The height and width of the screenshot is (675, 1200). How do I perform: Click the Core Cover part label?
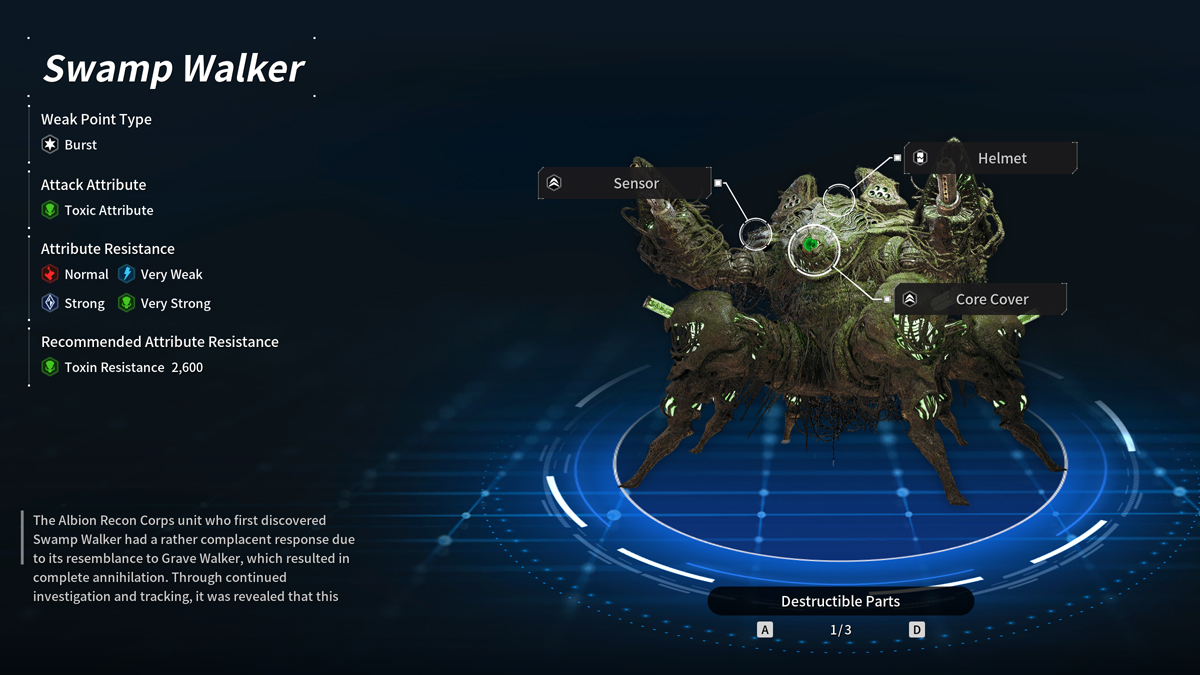point(980,299)
